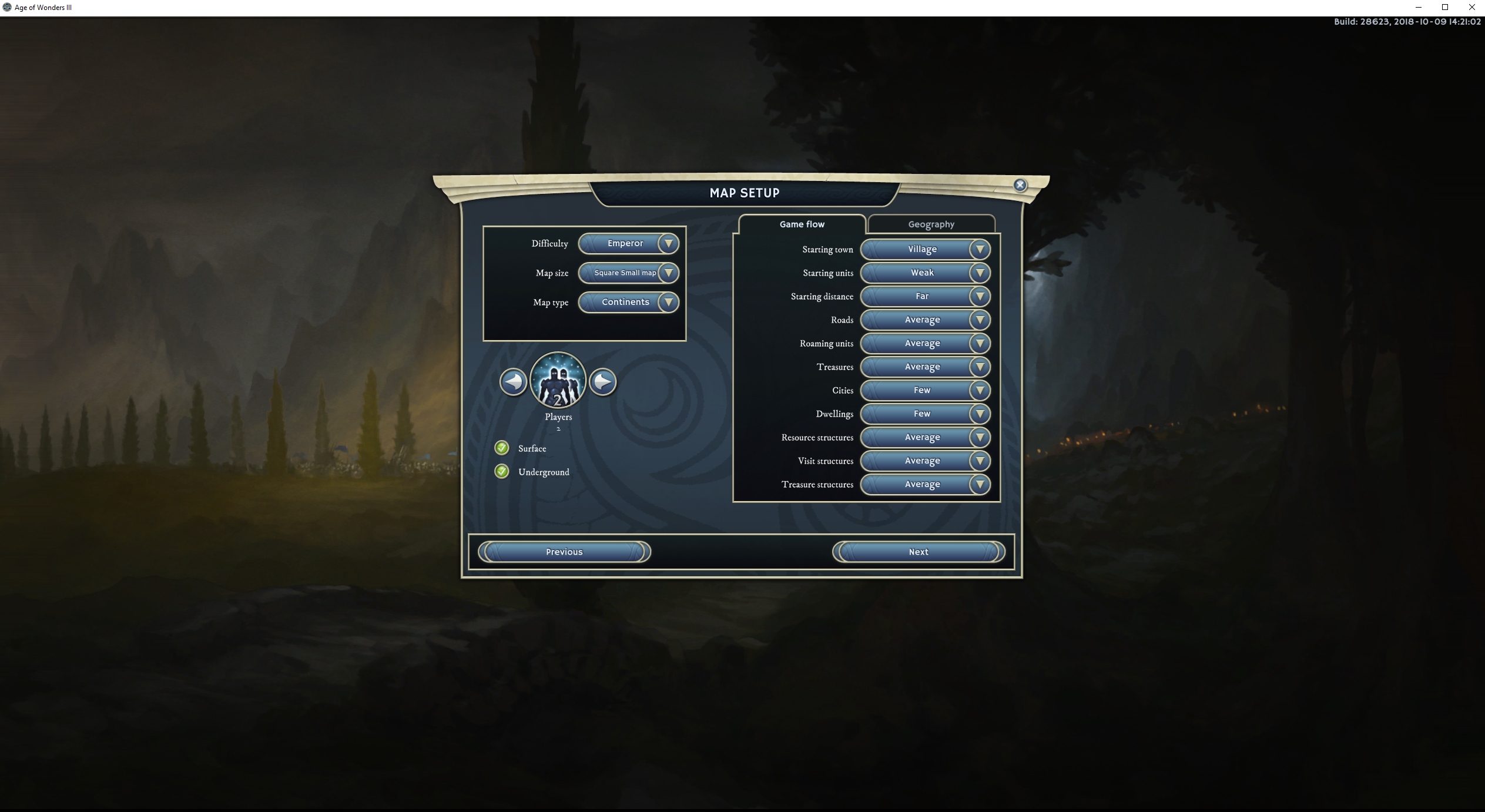Proceed with the Next button
This screenshot has width=1485, height=812.
pyautogui.click(x=919, y=552)
